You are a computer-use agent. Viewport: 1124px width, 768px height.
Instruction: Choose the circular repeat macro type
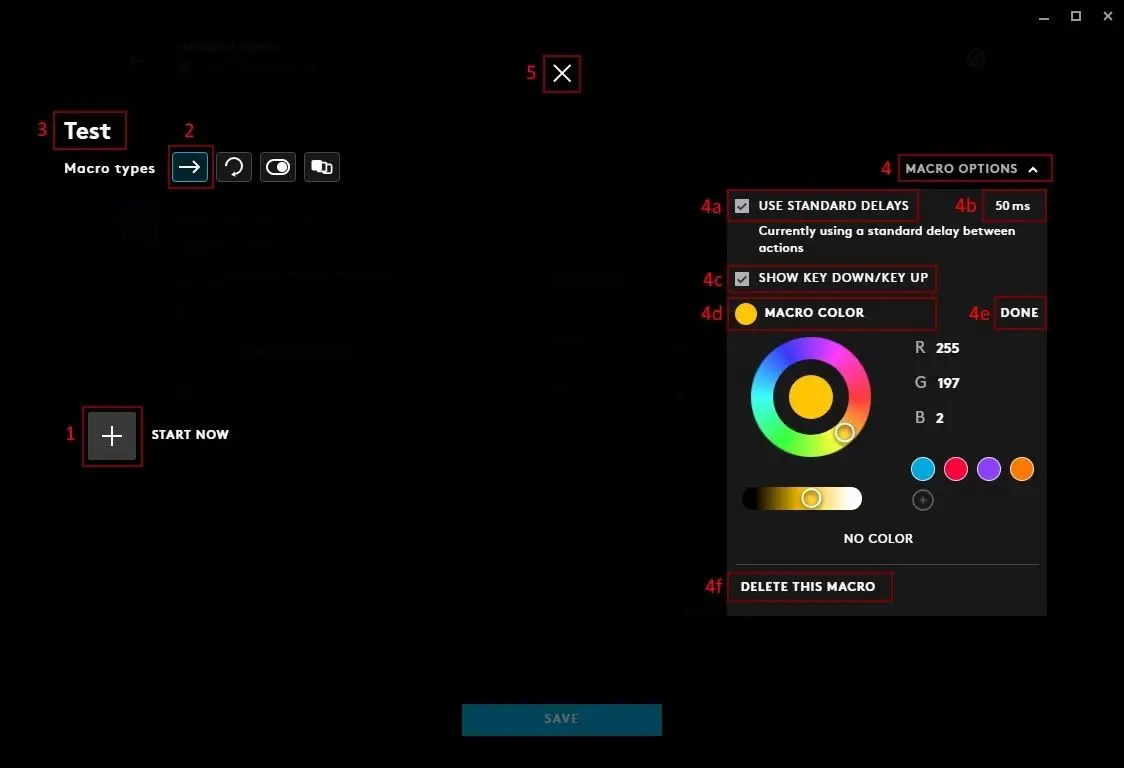tap(234, 167)
